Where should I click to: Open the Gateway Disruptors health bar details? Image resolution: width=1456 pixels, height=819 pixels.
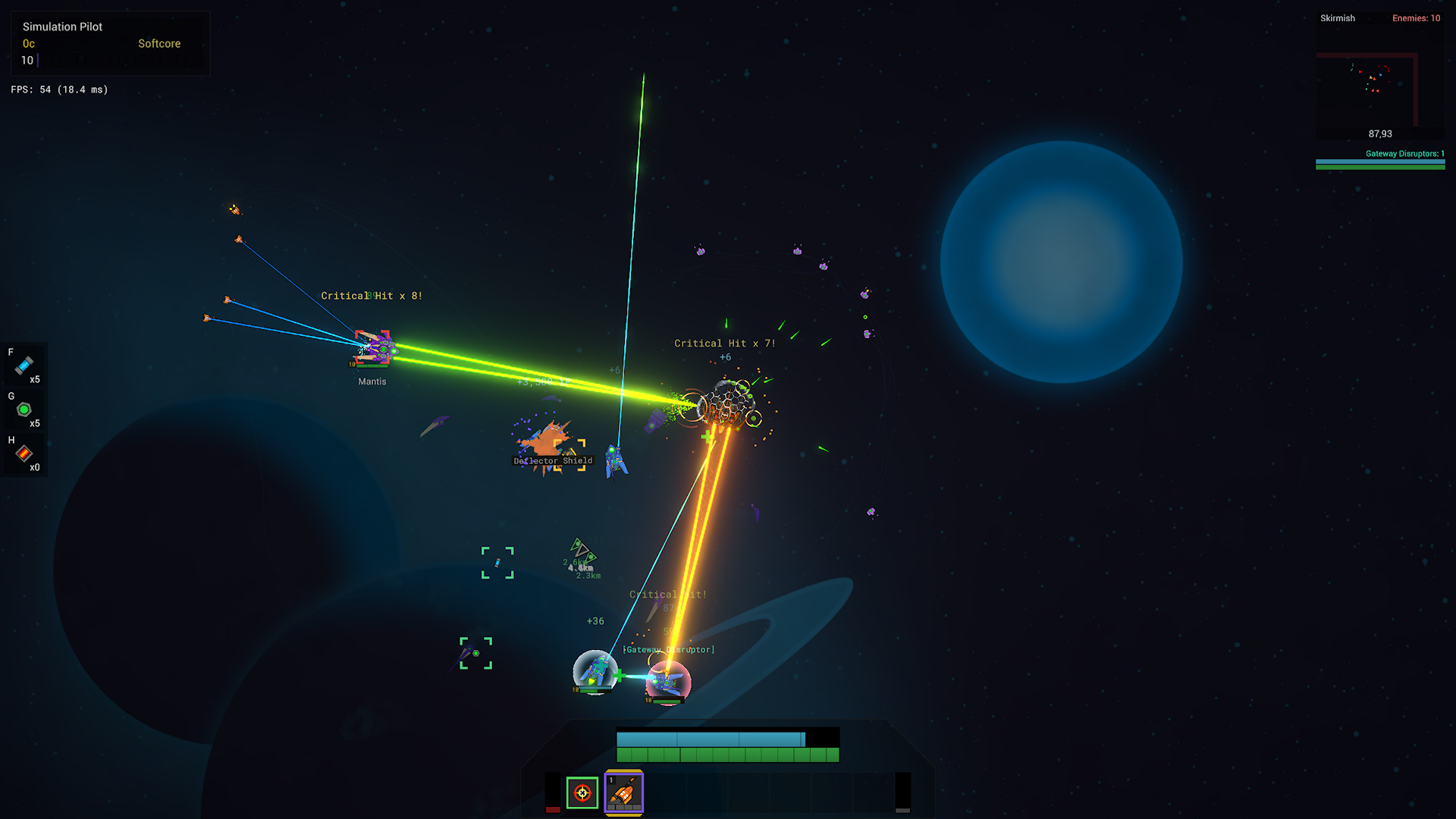[x=1379, y=162]
